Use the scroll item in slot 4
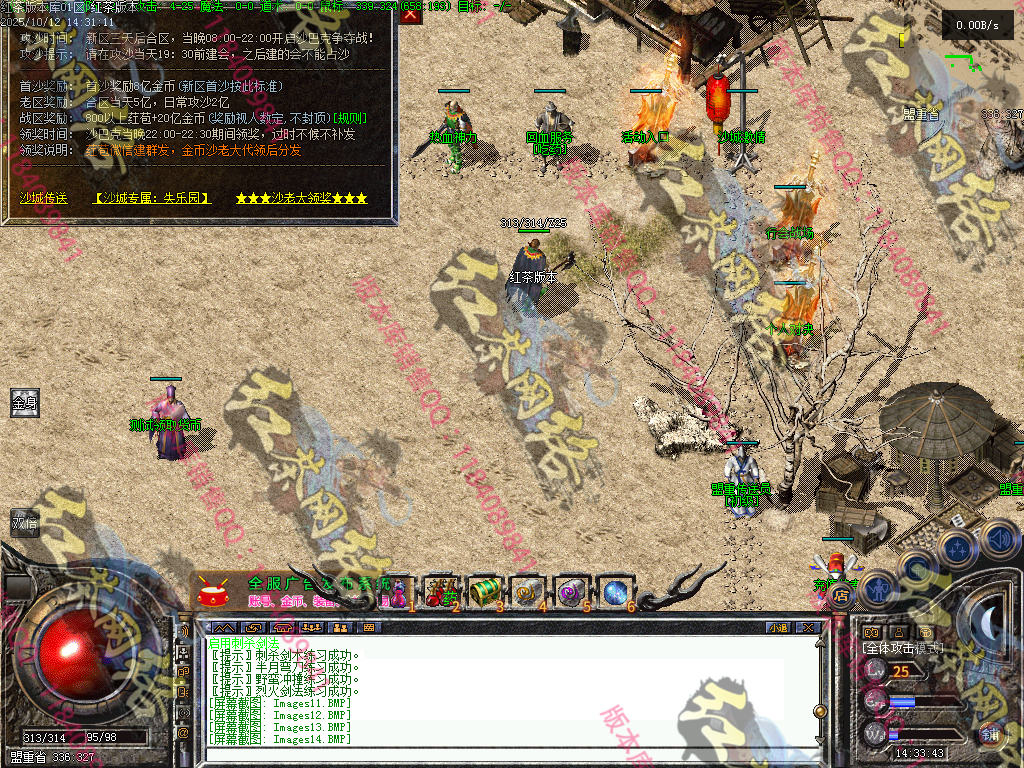Viewport: 1024px width, 768px height. [x=528, y=592]
